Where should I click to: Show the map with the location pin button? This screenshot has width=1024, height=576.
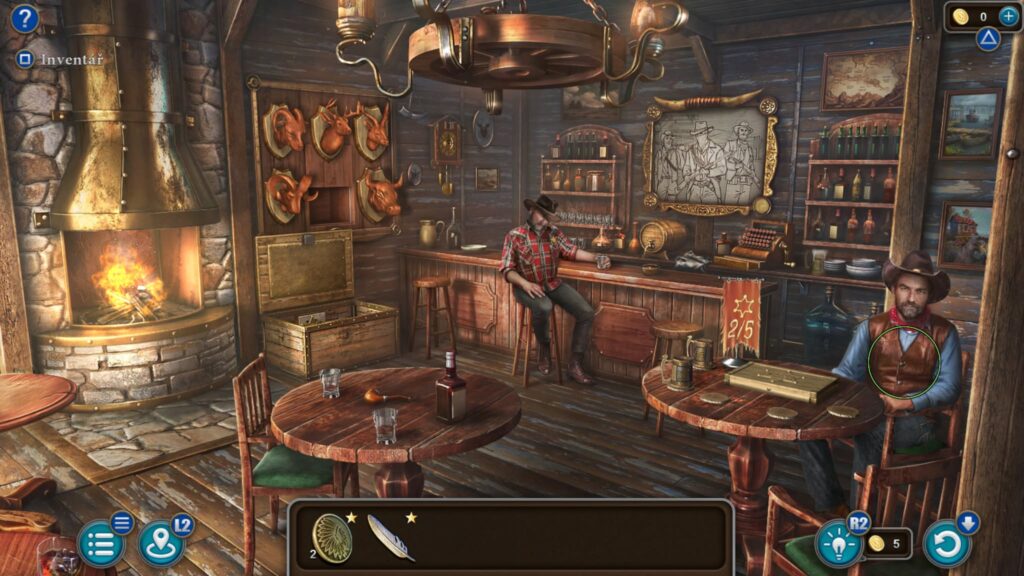[x=159, y=543]
